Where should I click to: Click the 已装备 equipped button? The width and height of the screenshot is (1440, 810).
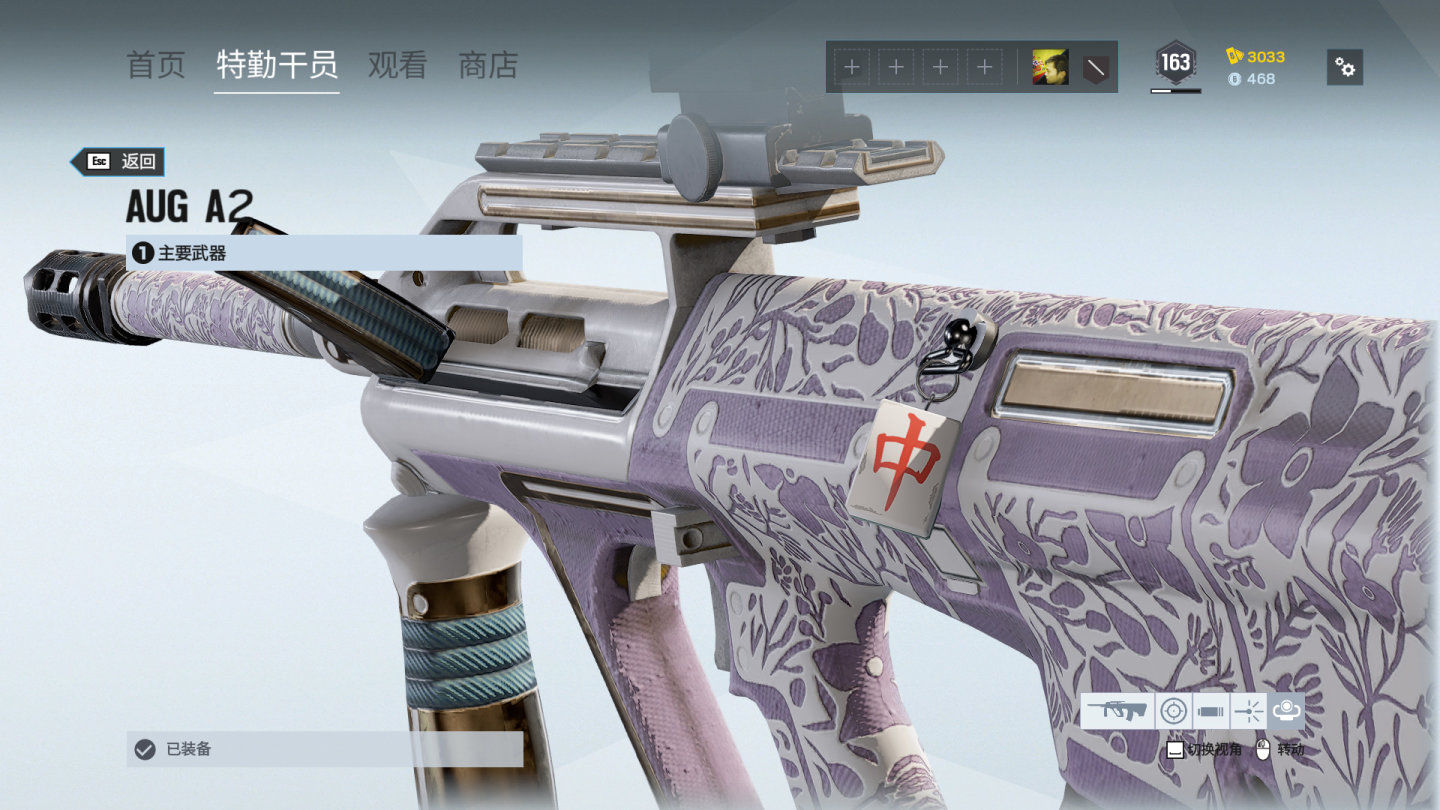(x=324, y=748)
